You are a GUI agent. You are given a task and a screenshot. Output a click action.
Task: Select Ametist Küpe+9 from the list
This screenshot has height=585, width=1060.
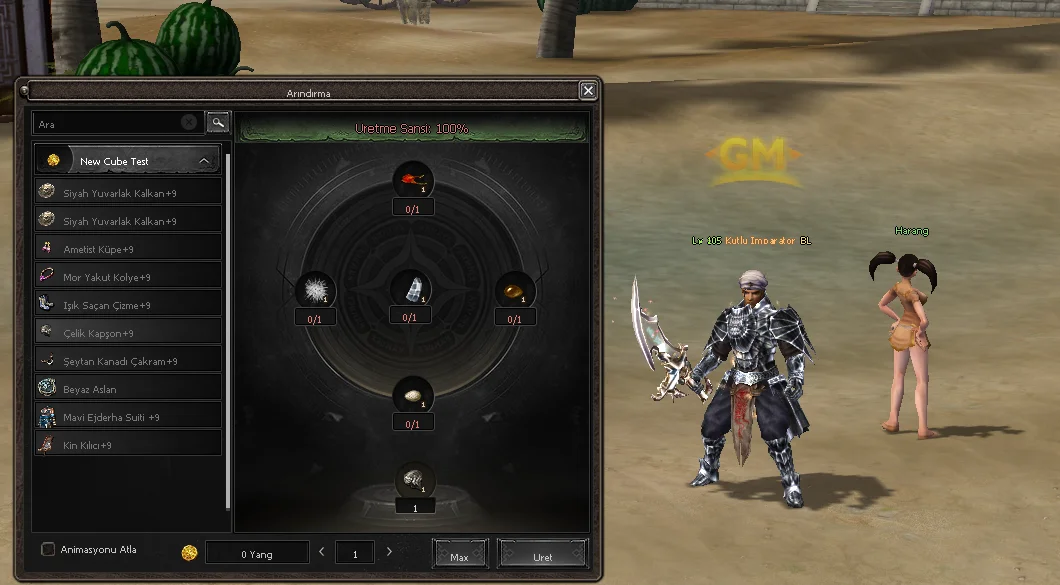128,249
